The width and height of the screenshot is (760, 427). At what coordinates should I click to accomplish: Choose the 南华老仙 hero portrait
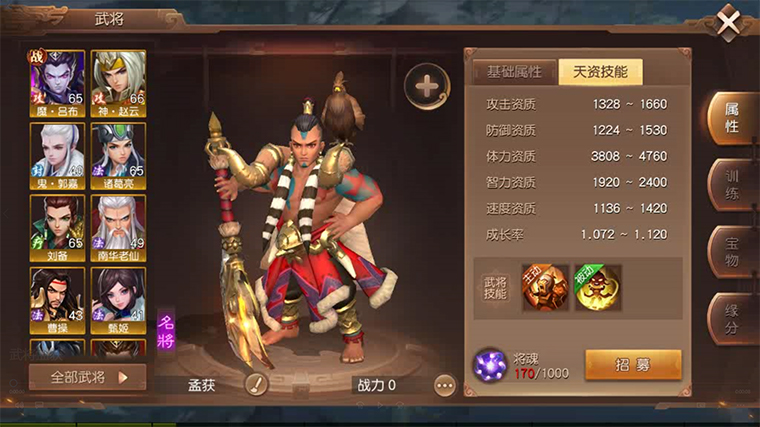118,224
